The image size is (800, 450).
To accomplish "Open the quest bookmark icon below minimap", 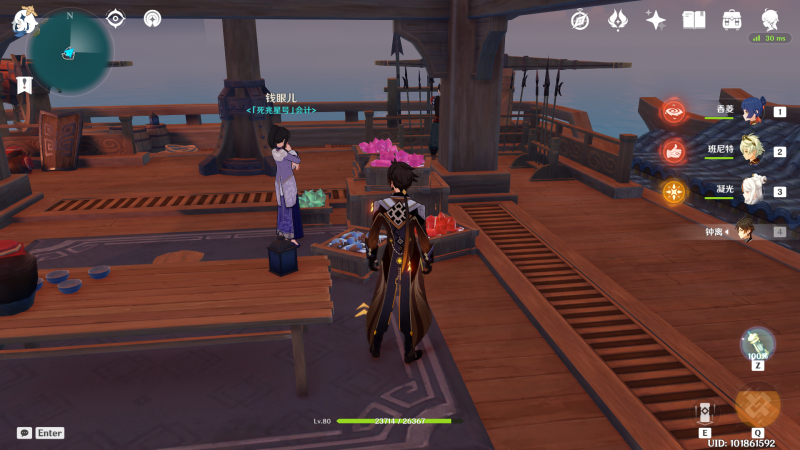I will (25, 84).
